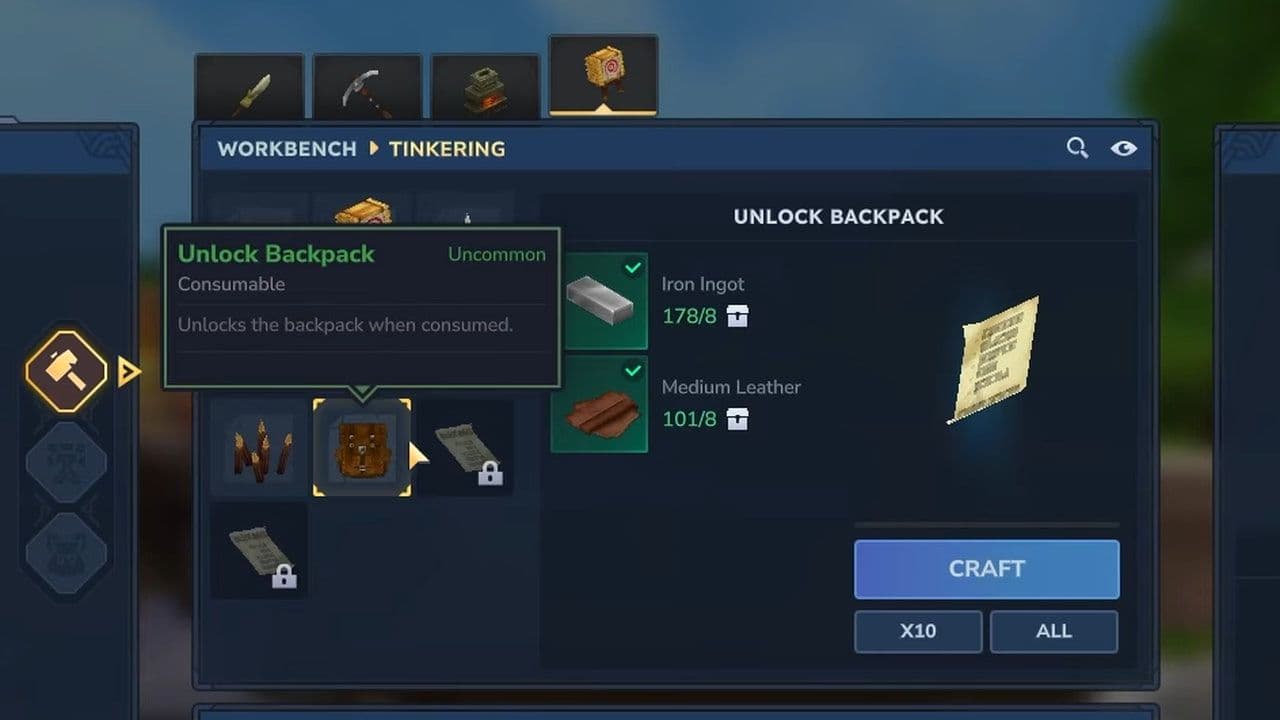Choose the X10 craft quantity
The width and height of the screenshot is (1280, 720).
(x=917, y=631)
